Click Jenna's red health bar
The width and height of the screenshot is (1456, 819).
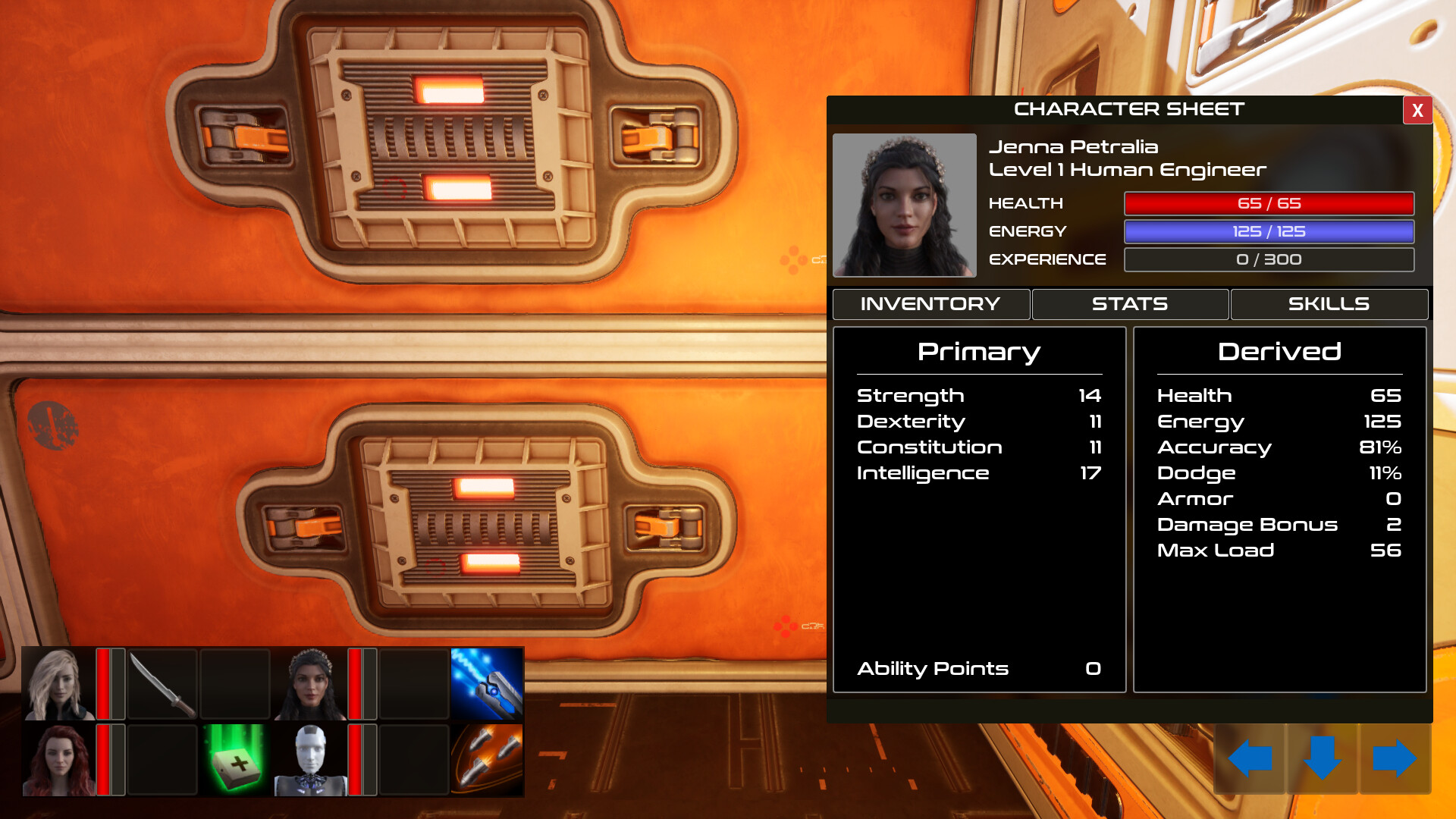(1269, 203)
